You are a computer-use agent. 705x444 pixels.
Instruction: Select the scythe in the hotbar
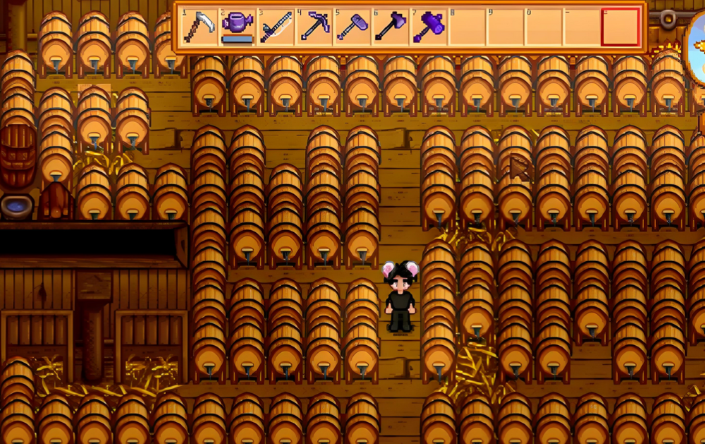tap(199, 27)
